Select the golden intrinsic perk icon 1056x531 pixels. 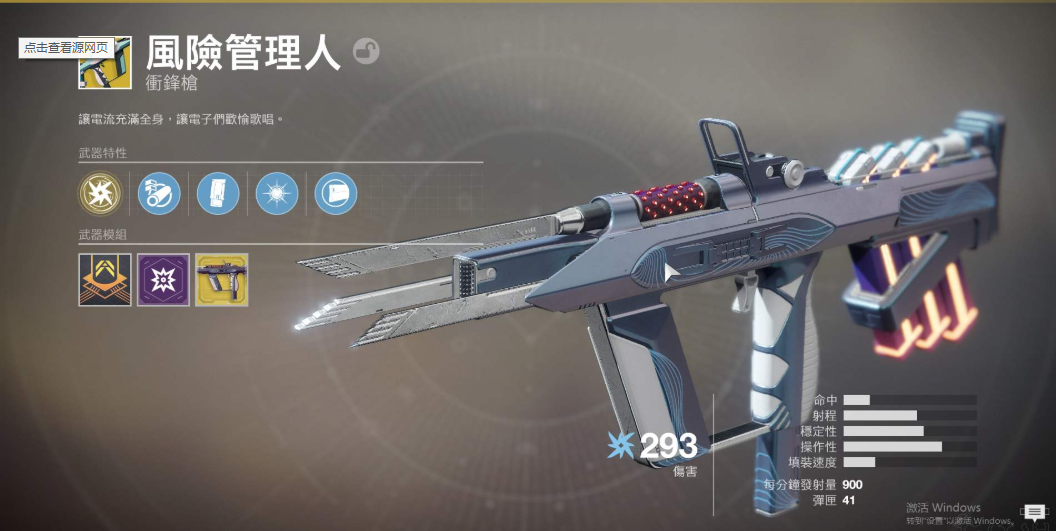pos(100,193)
